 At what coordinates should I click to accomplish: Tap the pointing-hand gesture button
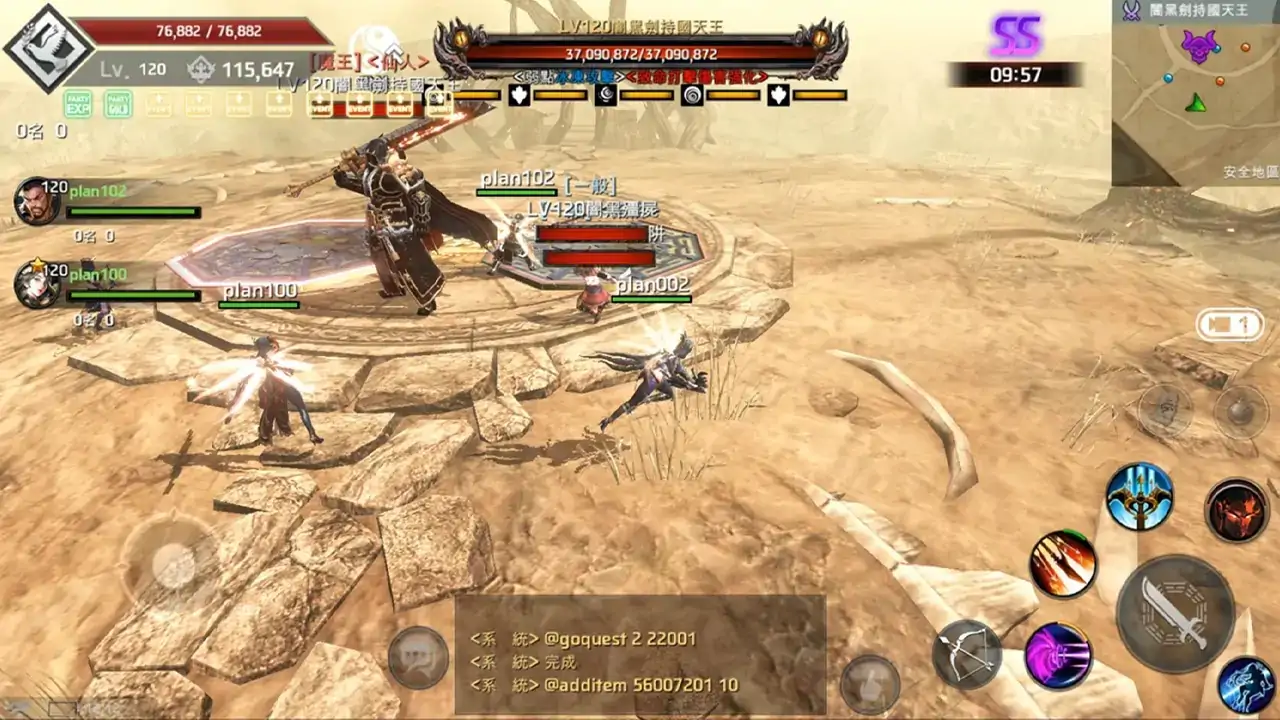[x=869, y=684]
